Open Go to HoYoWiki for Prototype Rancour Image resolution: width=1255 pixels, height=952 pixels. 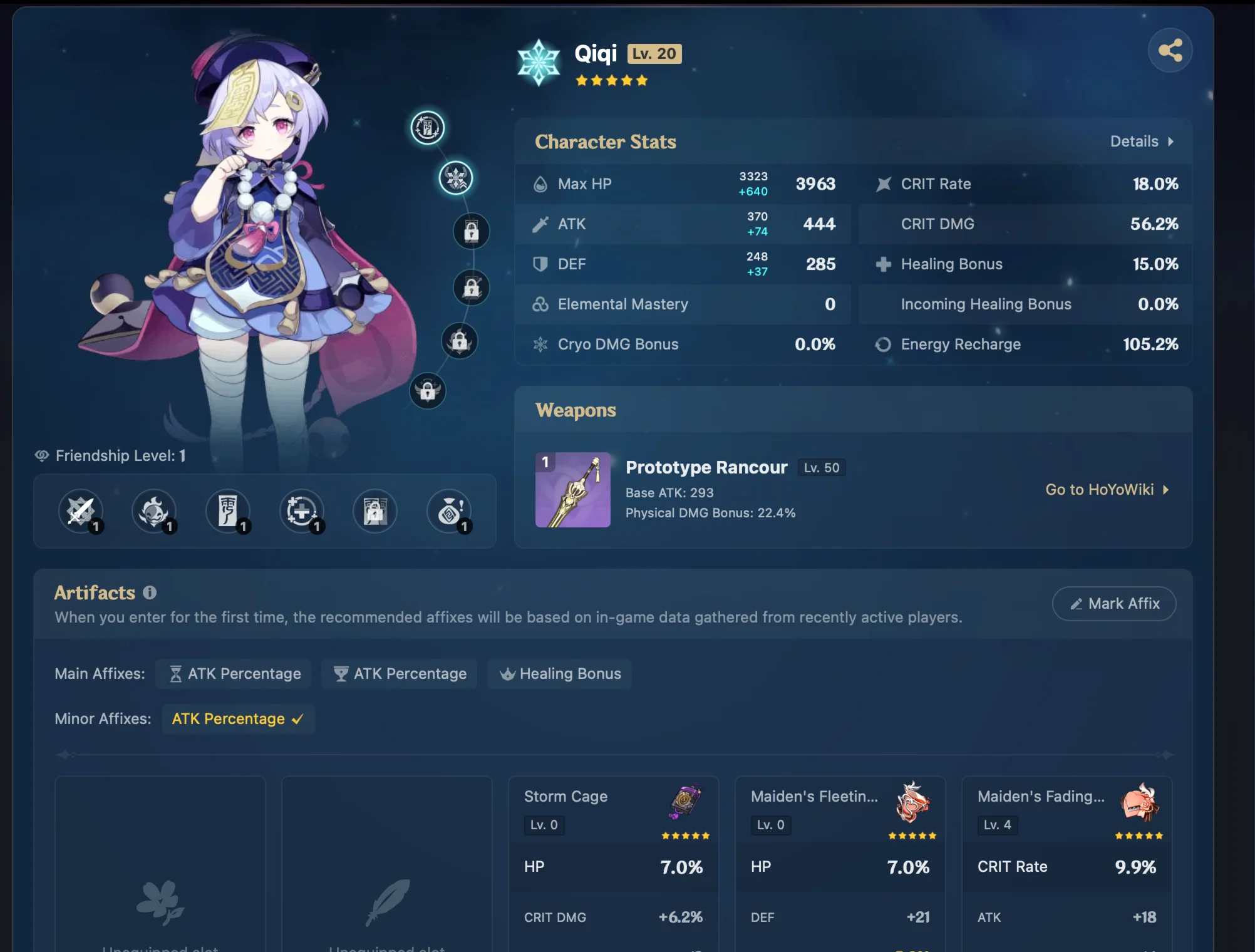(1106, 490)
